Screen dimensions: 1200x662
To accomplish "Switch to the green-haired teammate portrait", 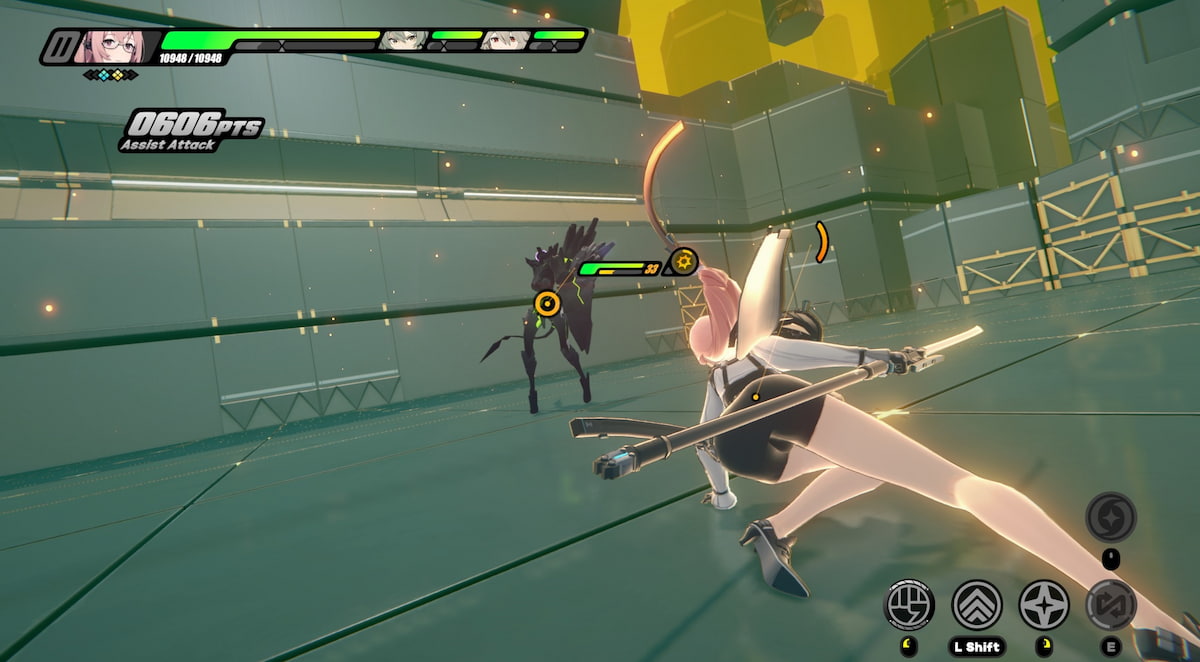I will (x=404, y=41).
